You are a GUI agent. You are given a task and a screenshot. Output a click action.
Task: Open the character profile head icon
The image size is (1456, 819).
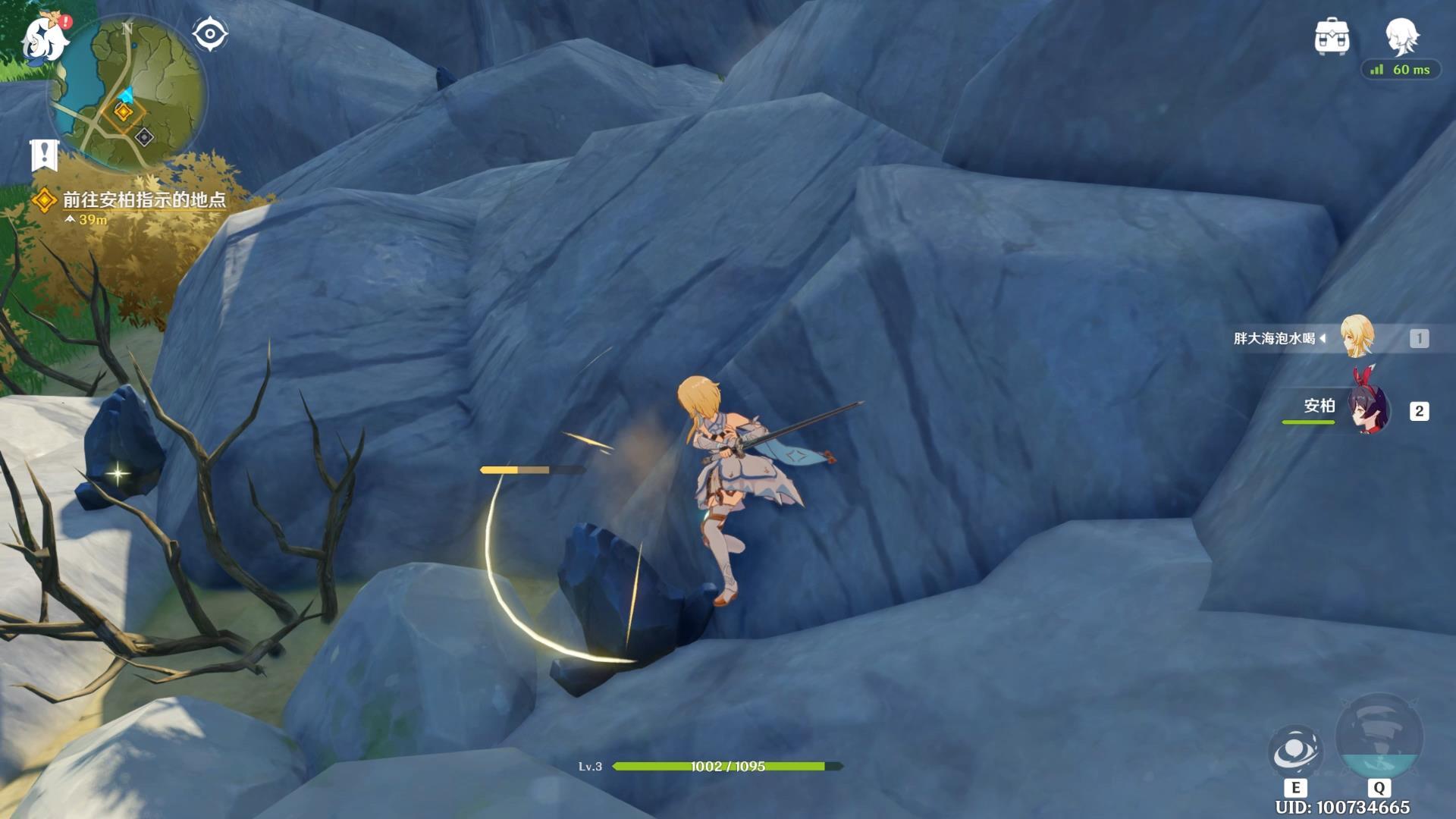[1401, 36]
